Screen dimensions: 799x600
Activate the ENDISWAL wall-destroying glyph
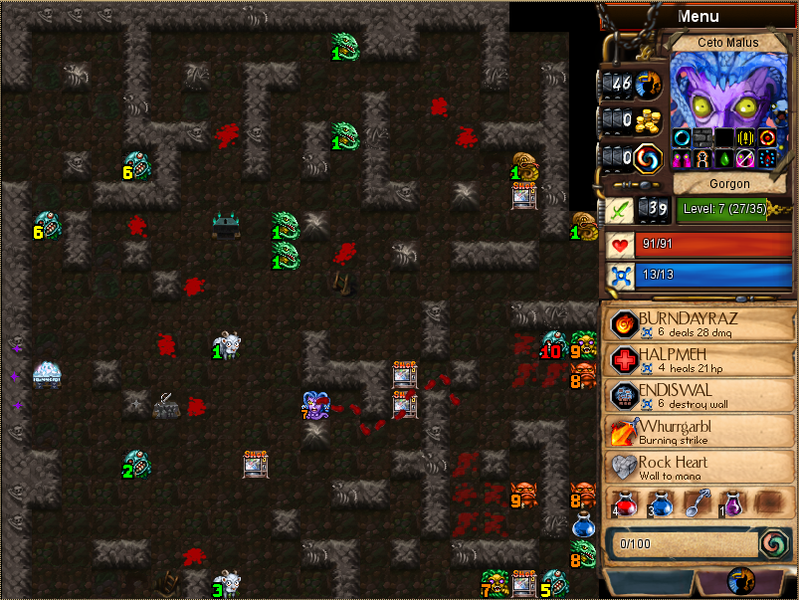click(700, 396)
